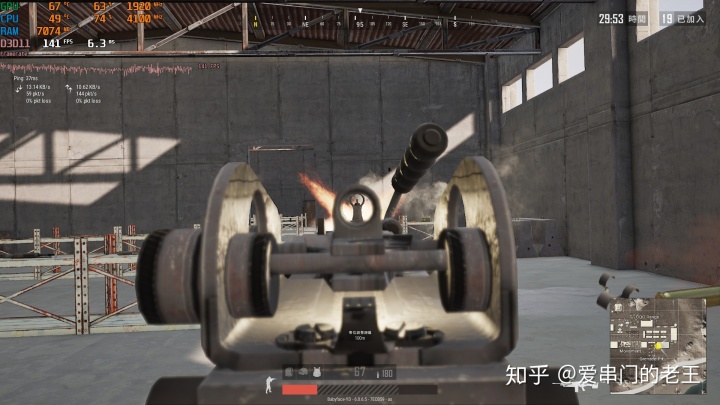Click the standing soldier stance icon
This screenshot has width=720, height=405.
269,385
